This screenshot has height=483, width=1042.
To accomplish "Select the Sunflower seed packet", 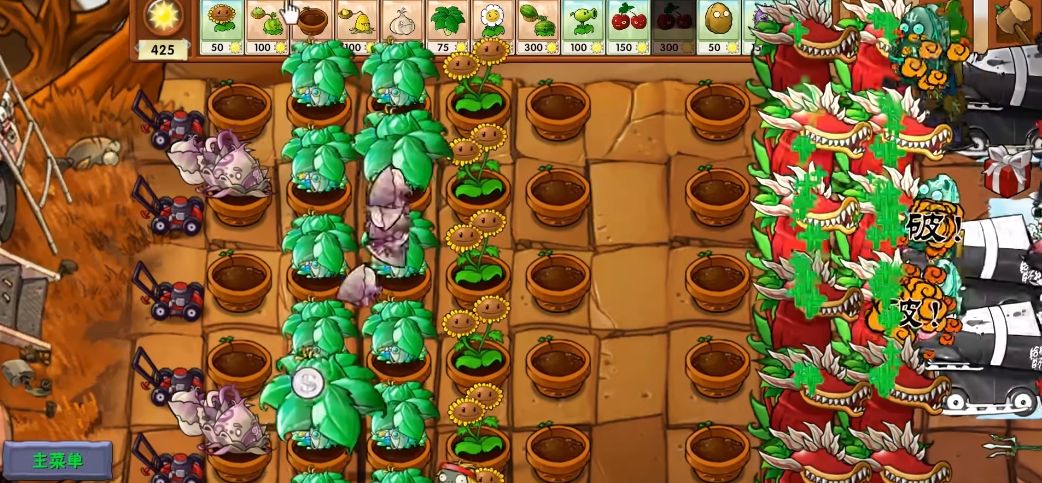I will [222, 26].
